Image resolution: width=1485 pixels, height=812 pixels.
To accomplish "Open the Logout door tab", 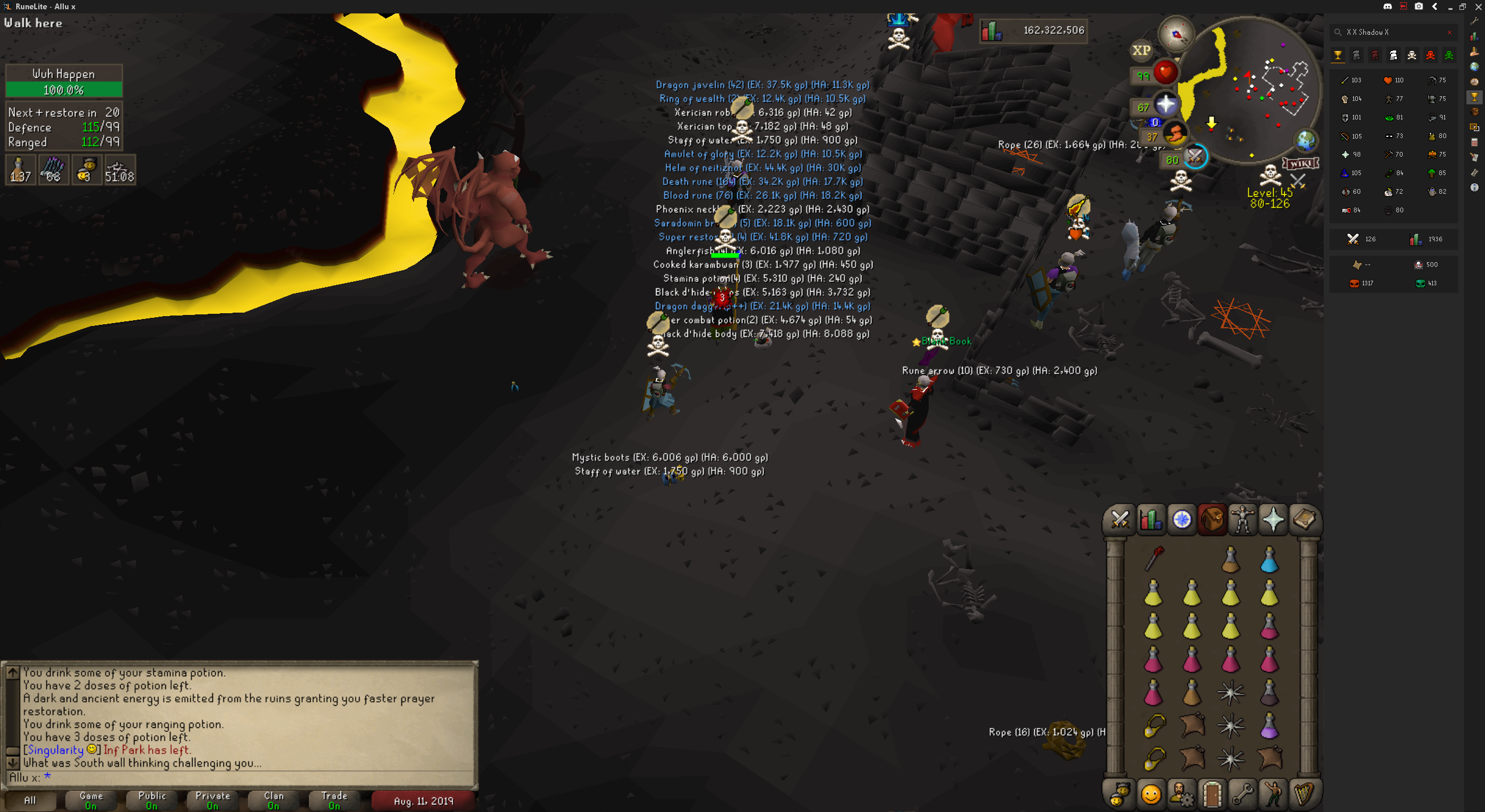I will point(1212,793).
